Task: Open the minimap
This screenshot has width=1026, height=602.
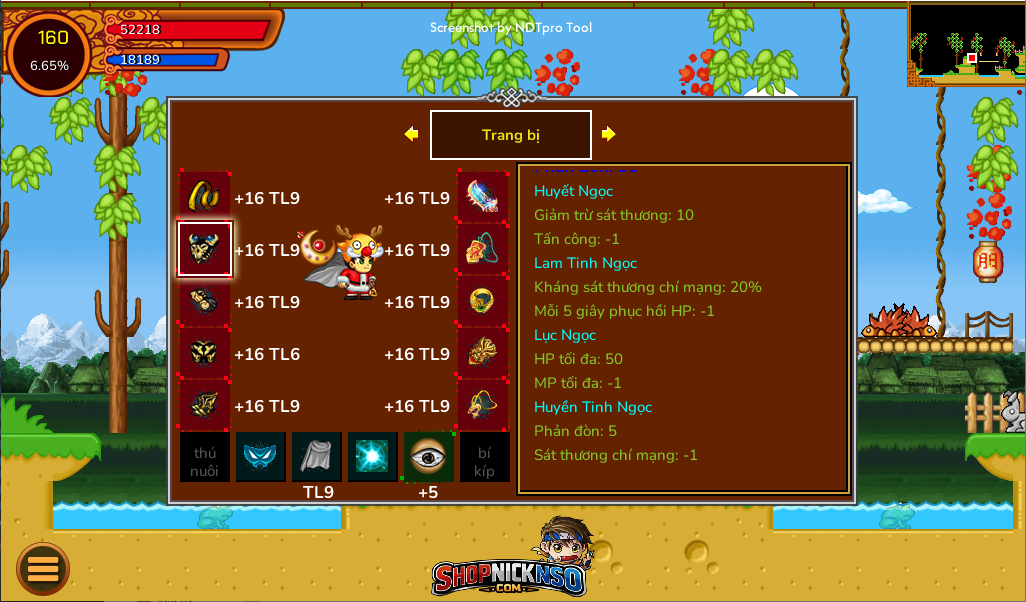Action: pos(966,44)
